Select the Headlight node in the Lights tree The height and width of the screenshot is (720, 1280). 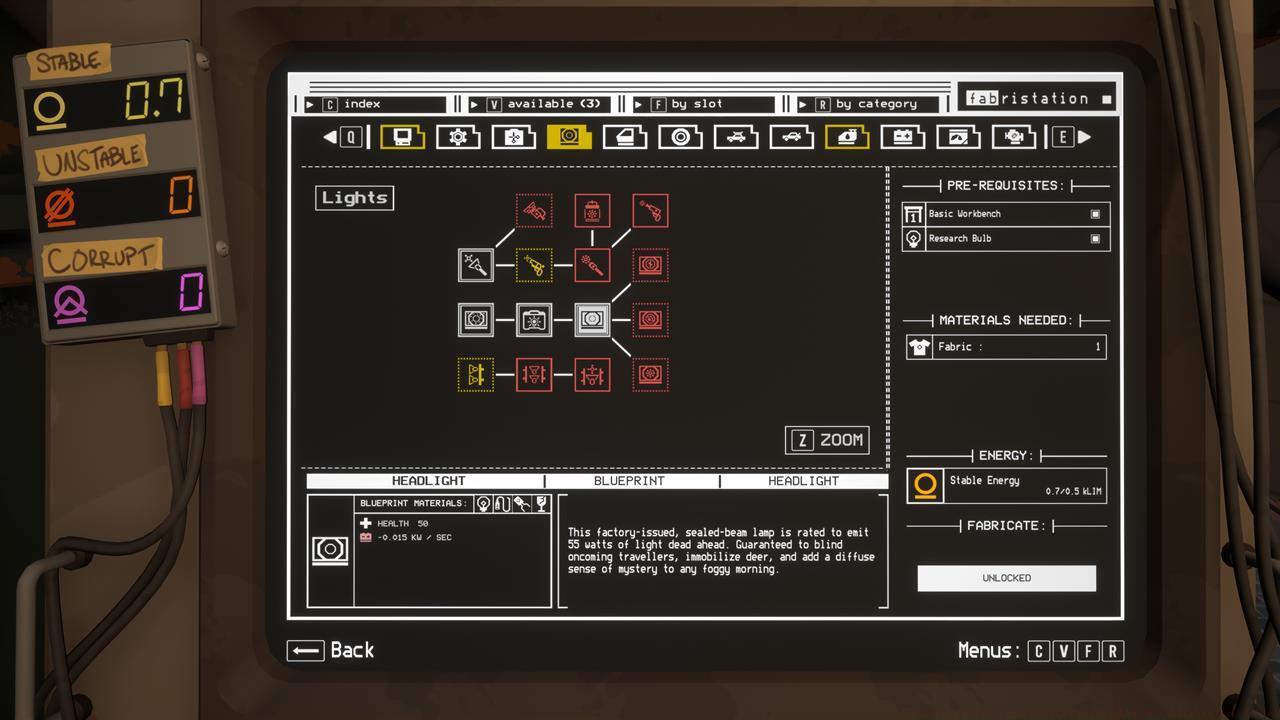[592, 319]
